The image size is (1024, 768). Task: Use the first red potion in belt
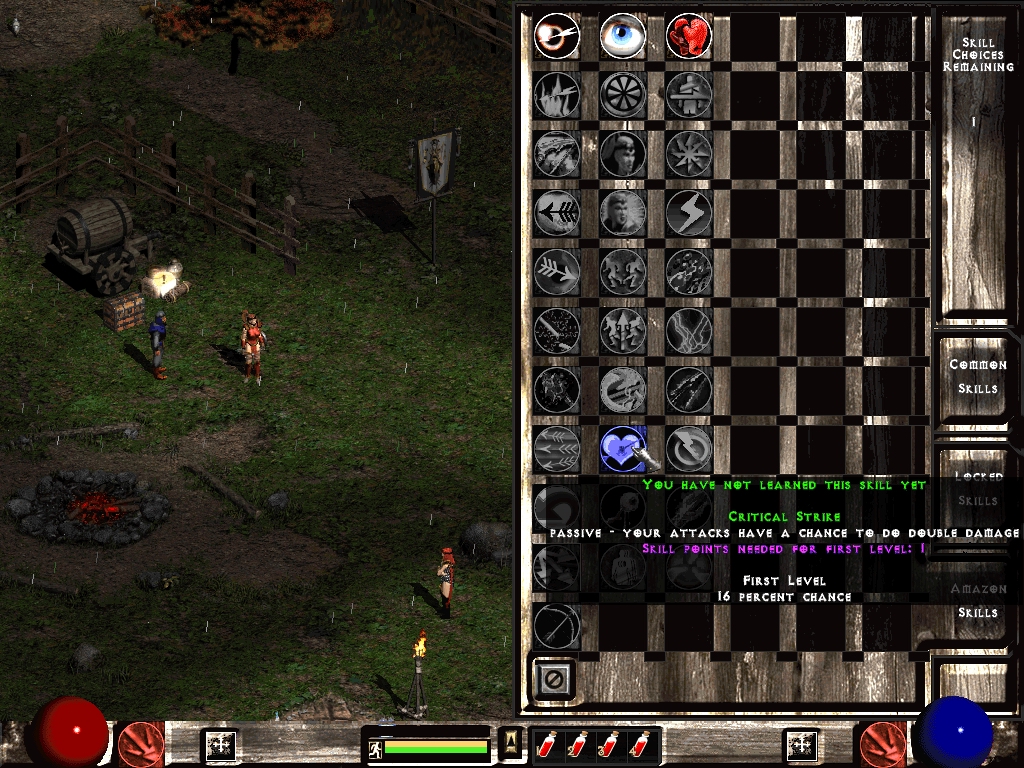(547, 745)
